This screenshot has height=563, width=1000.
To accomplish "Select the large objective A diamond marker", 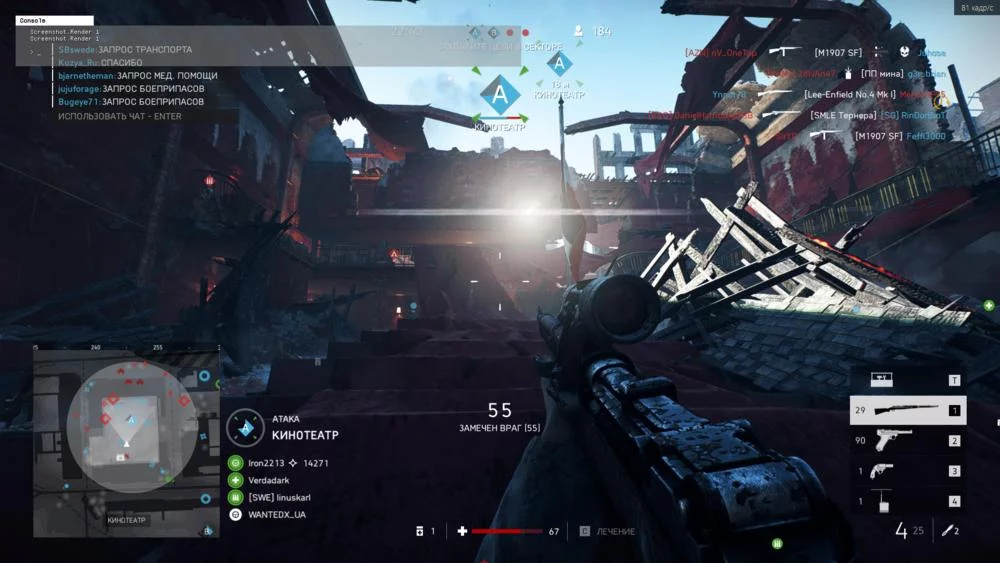I will (499, 95).
